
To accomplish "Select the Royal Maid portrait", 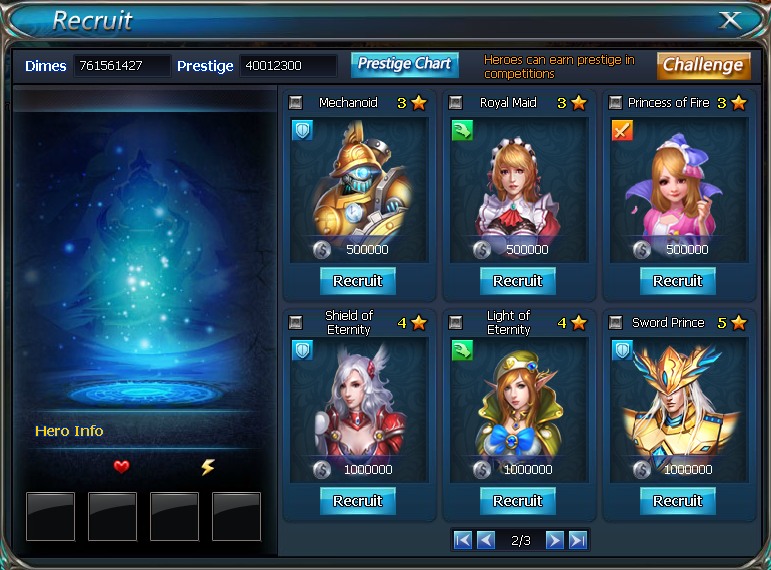I will tap(517, 180).
